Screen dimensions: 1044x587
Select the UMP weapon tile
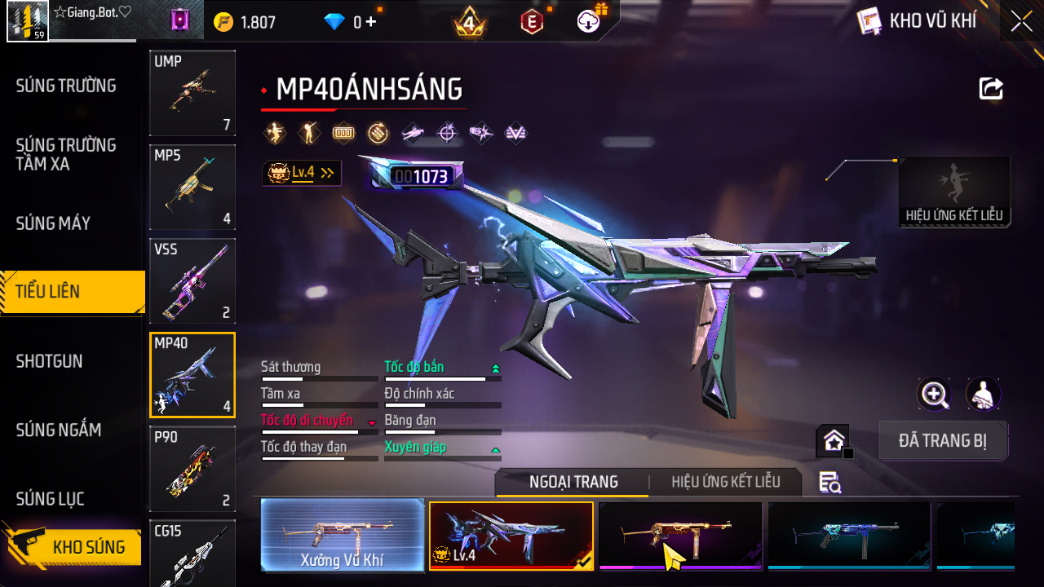[x=192, y=93]
